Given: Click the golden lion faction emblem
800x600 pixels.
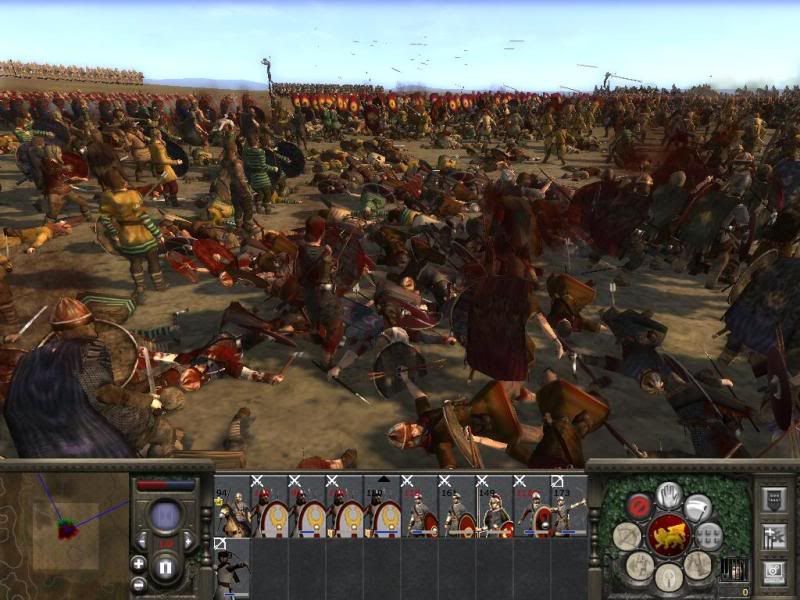Looking at the screenshot, I should [668, 535].
